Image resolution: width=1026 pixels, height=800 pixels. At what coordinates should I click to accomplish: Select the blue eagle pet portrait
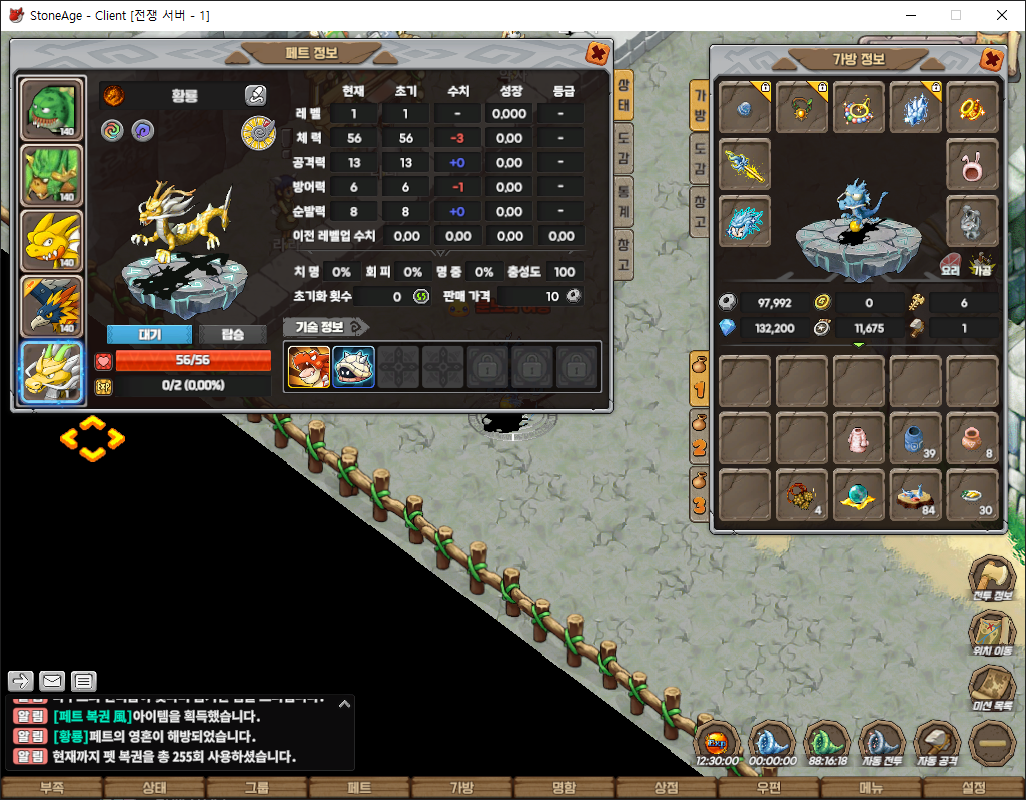click(52, 306)
